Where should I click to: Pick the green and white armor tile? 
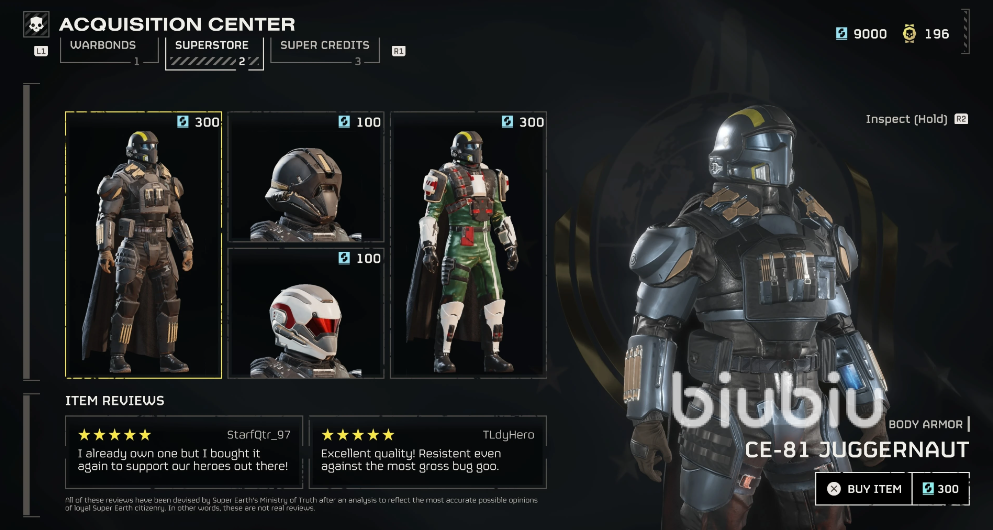pyautogui.click(x=469, y=245)
